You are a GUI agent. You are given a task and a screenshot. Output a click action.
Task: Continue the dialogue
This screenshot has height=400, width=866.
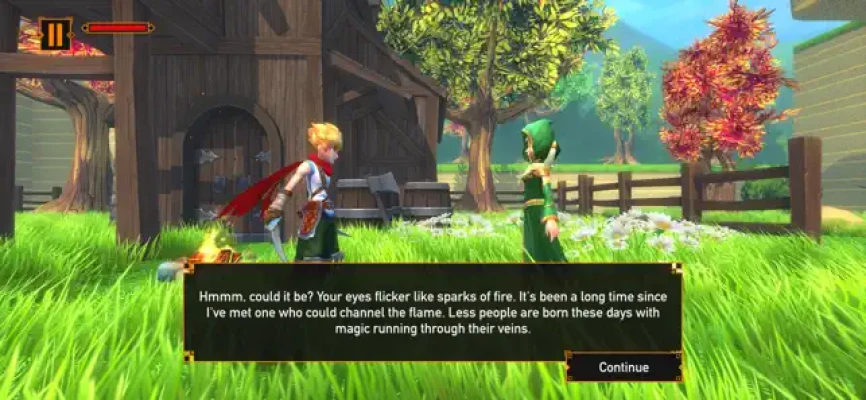tap(623, 367)
